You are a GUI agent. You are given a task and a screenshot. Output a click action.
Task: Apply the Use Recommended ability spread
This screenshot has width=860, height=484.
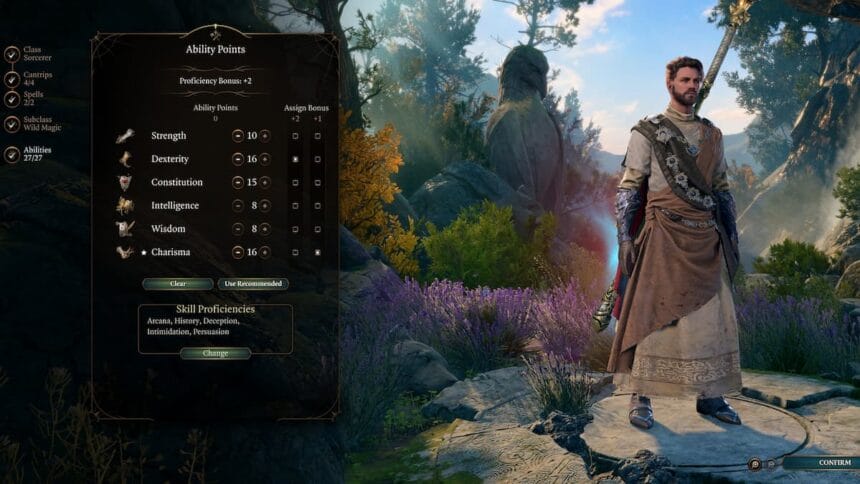click(253, 284)
